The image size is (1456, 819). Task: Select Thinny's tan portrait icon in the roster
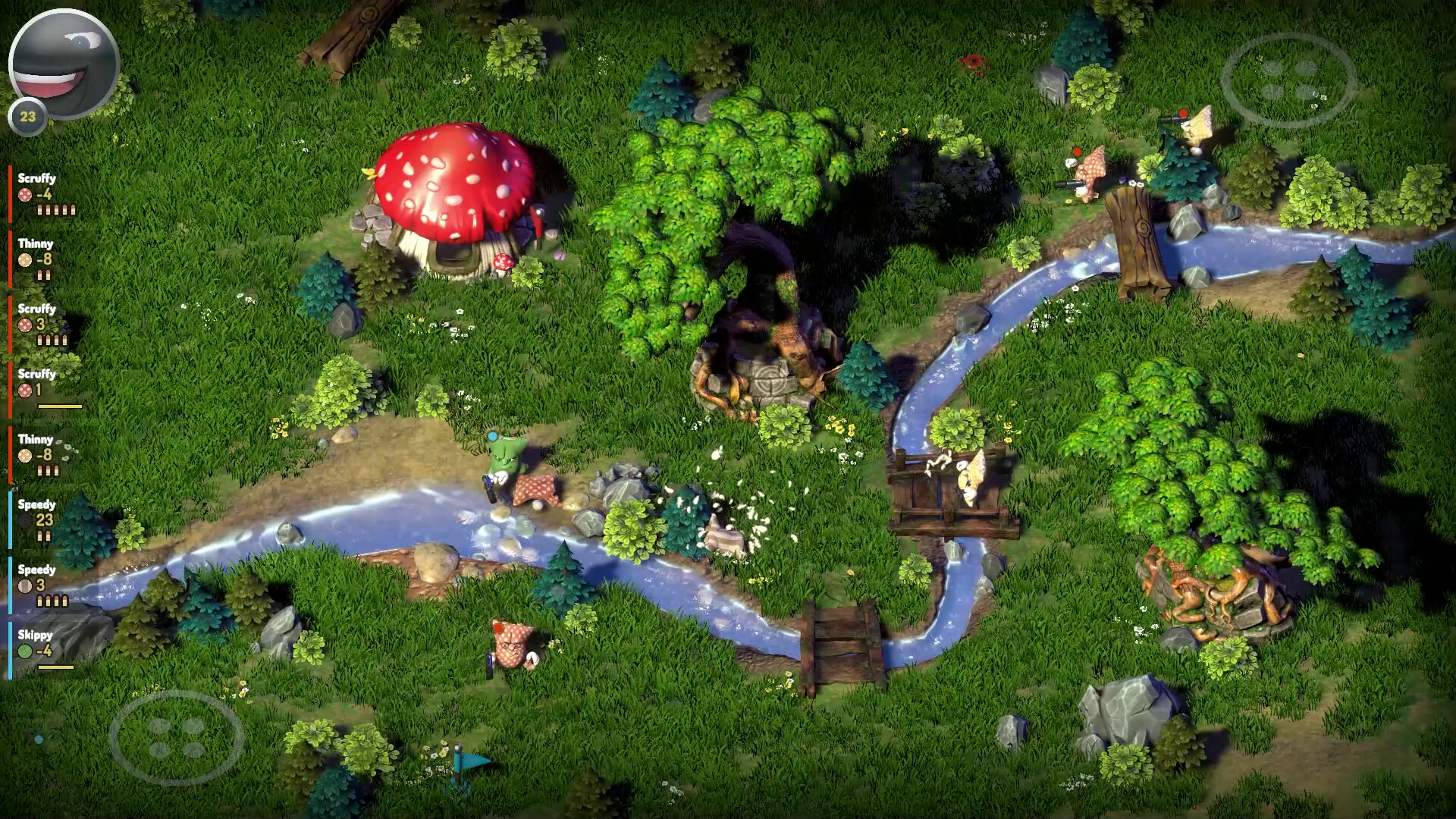coord(24,259)
